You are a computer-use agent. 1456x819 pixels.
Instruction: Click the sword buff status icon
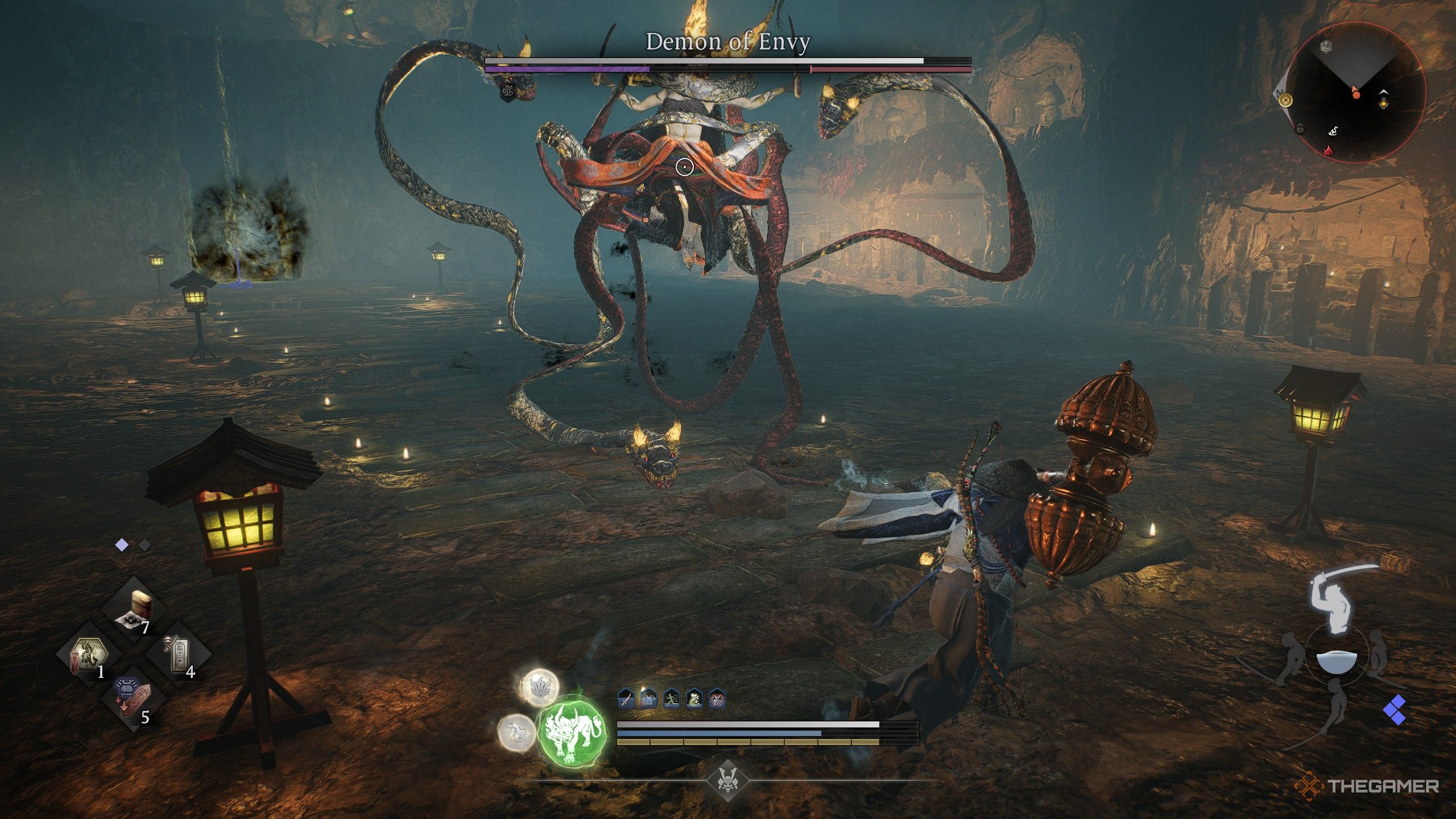626,698
